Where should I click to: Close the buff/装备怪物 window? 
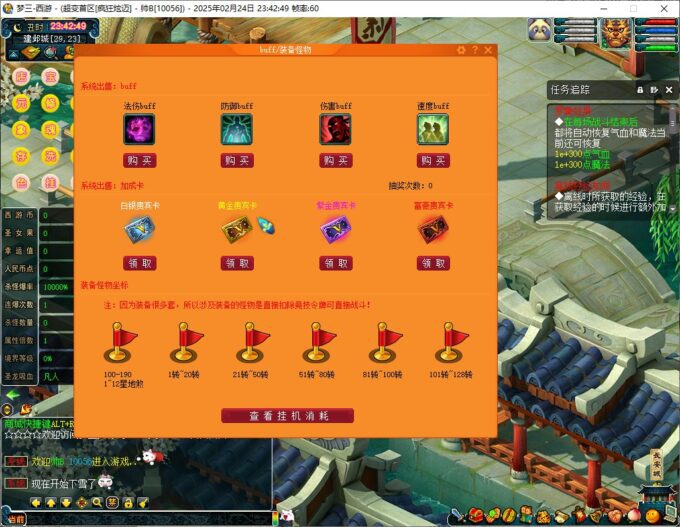[488, 50]
